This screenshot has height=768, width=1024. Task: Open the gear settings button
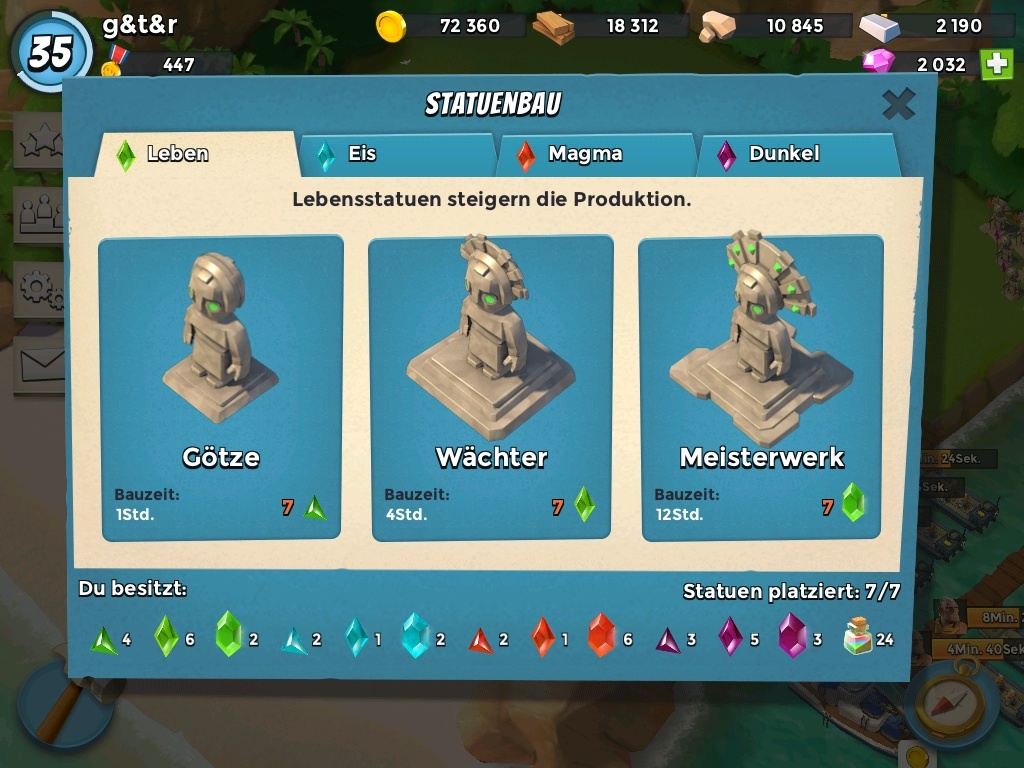coord(38,288)
